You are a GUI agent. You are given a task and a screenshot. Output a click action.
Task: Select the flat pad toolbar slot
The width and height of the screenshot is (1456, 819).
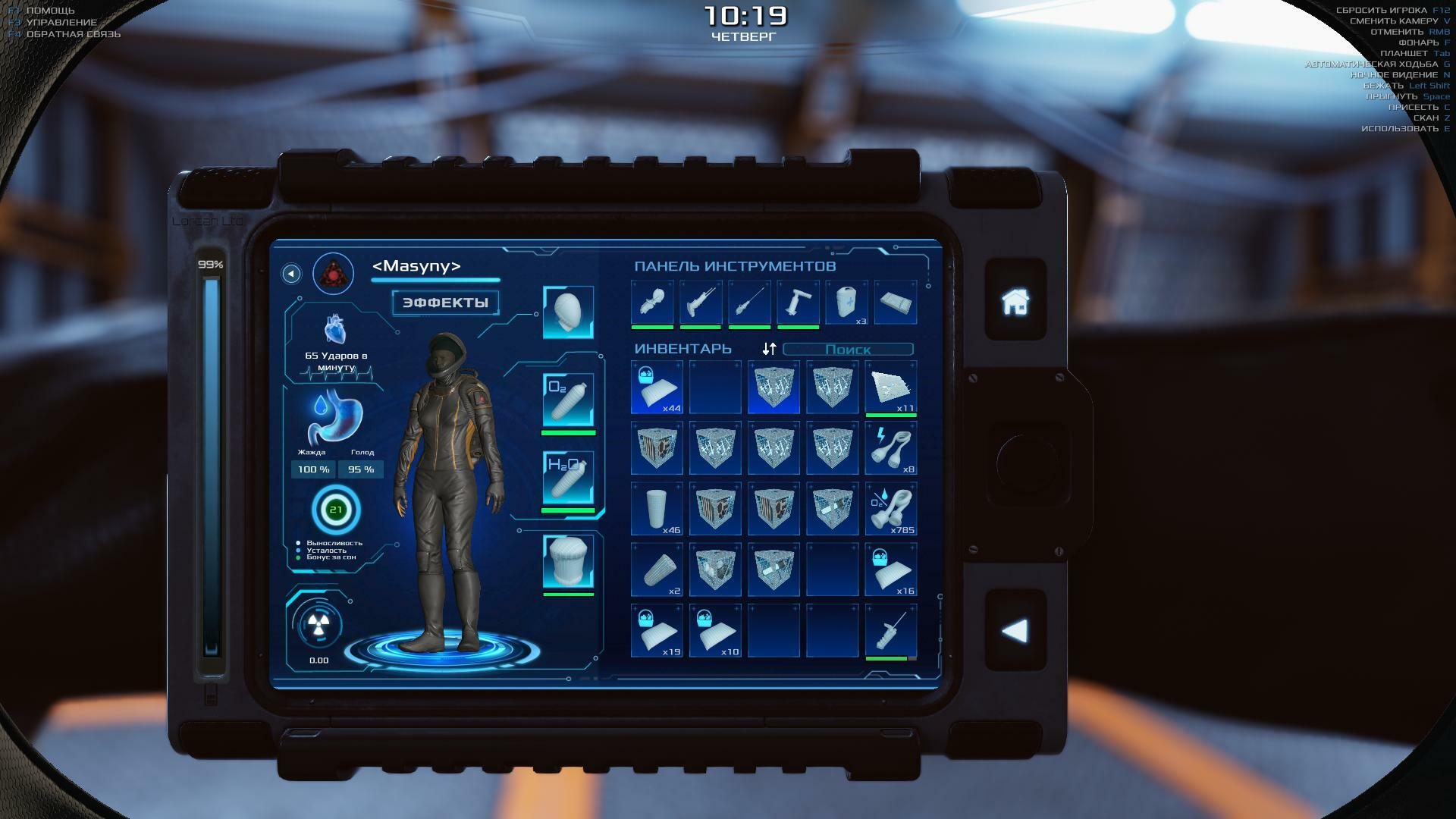point(896,303)
